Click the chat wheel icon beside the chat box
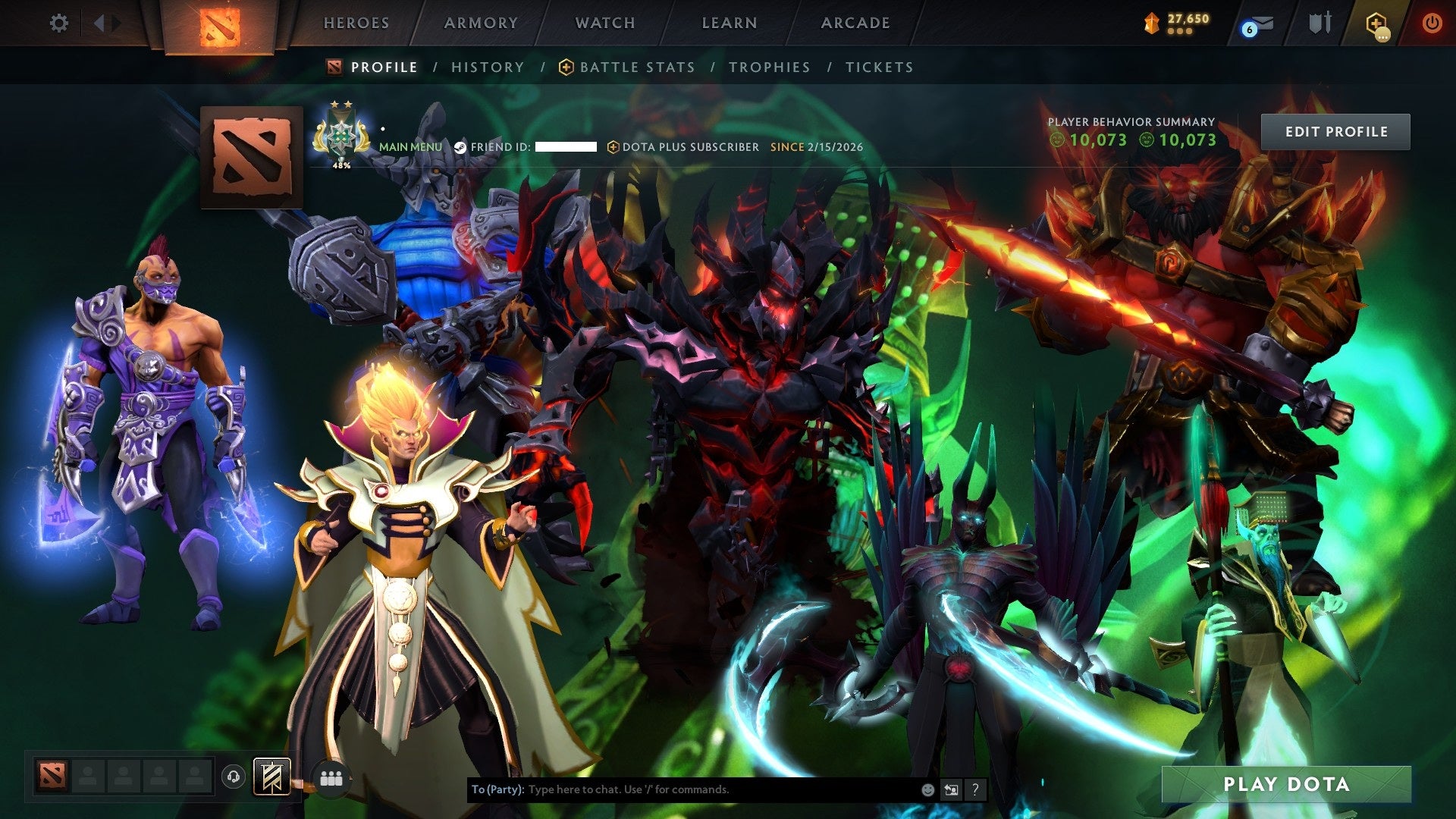Viewport: 1456px width, 819px height. point(951,789)
